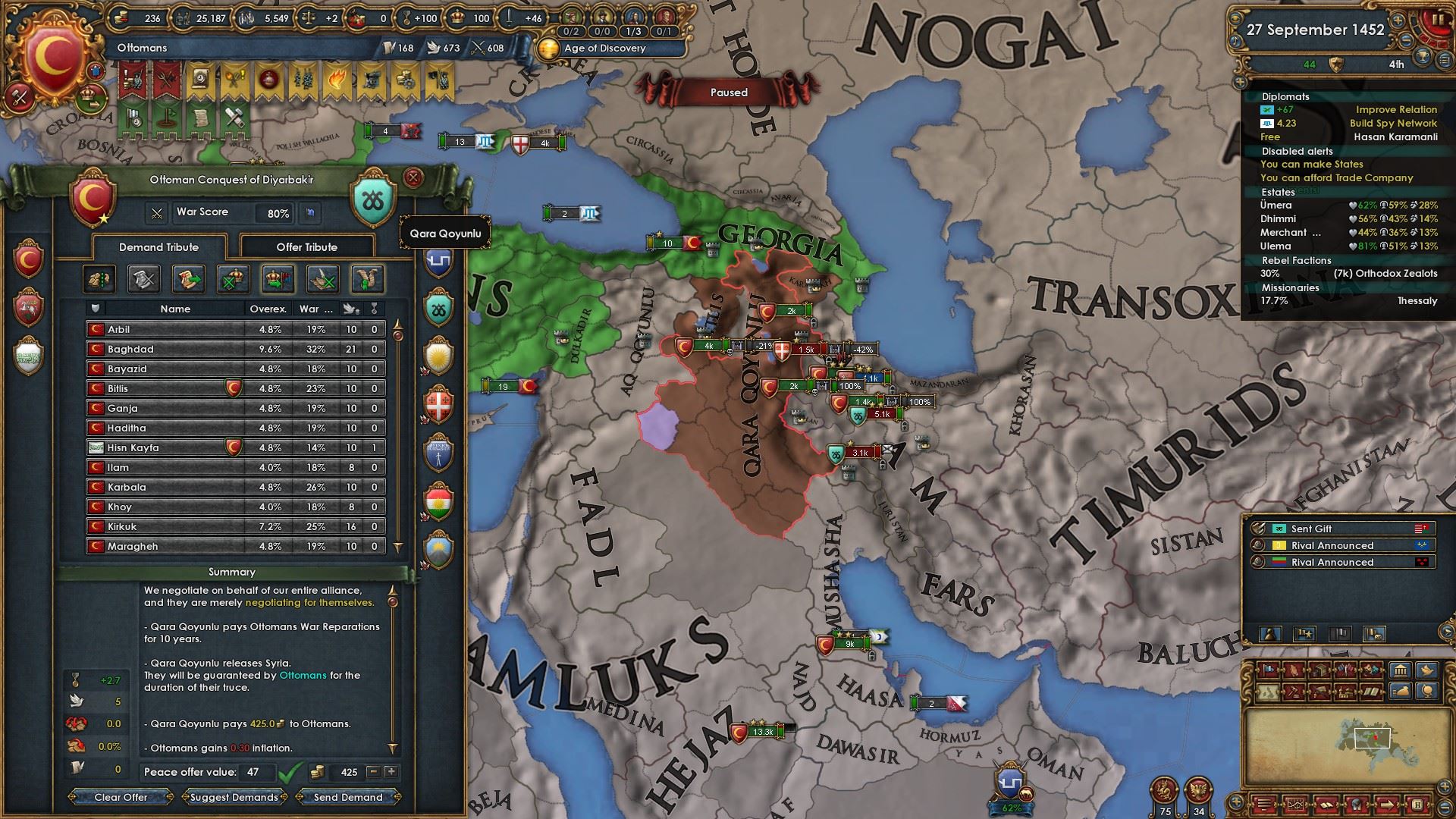Decrease the gold amount with the minus button
This screenshot has width=1456, height=819.
(373, 772)
